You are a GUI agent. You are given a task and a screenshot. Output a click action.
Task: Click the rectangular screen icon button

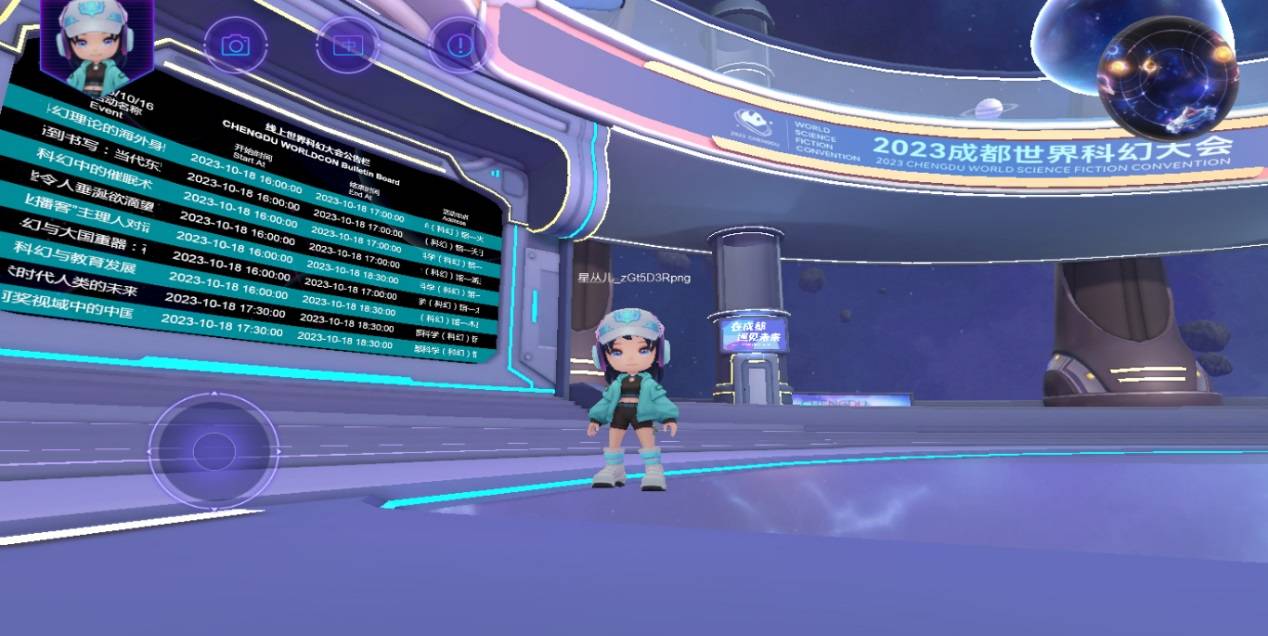click(x=348, y=45)
